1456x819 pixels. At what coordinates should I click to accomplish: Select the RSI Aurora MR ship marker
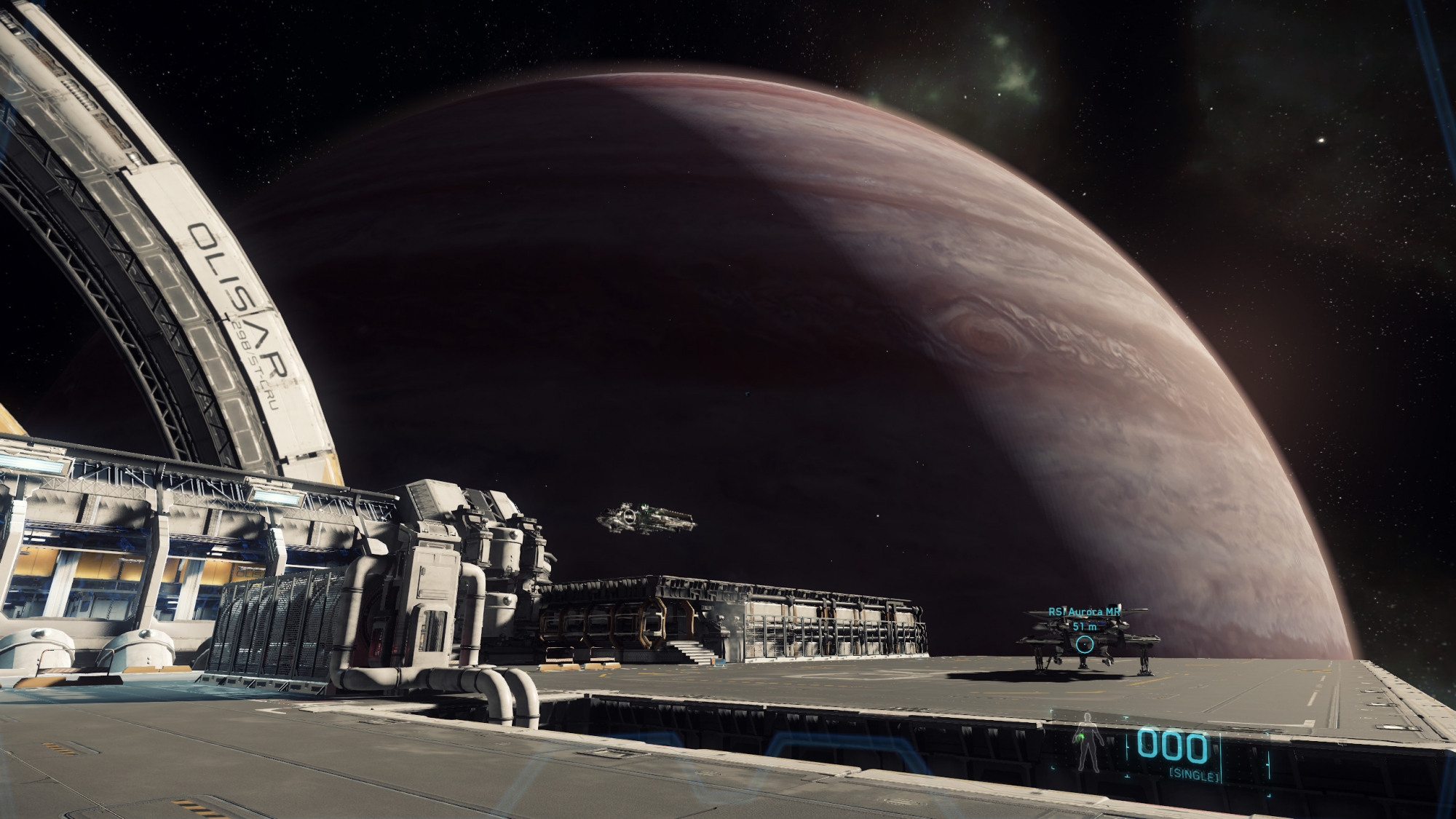point(1085,644)
